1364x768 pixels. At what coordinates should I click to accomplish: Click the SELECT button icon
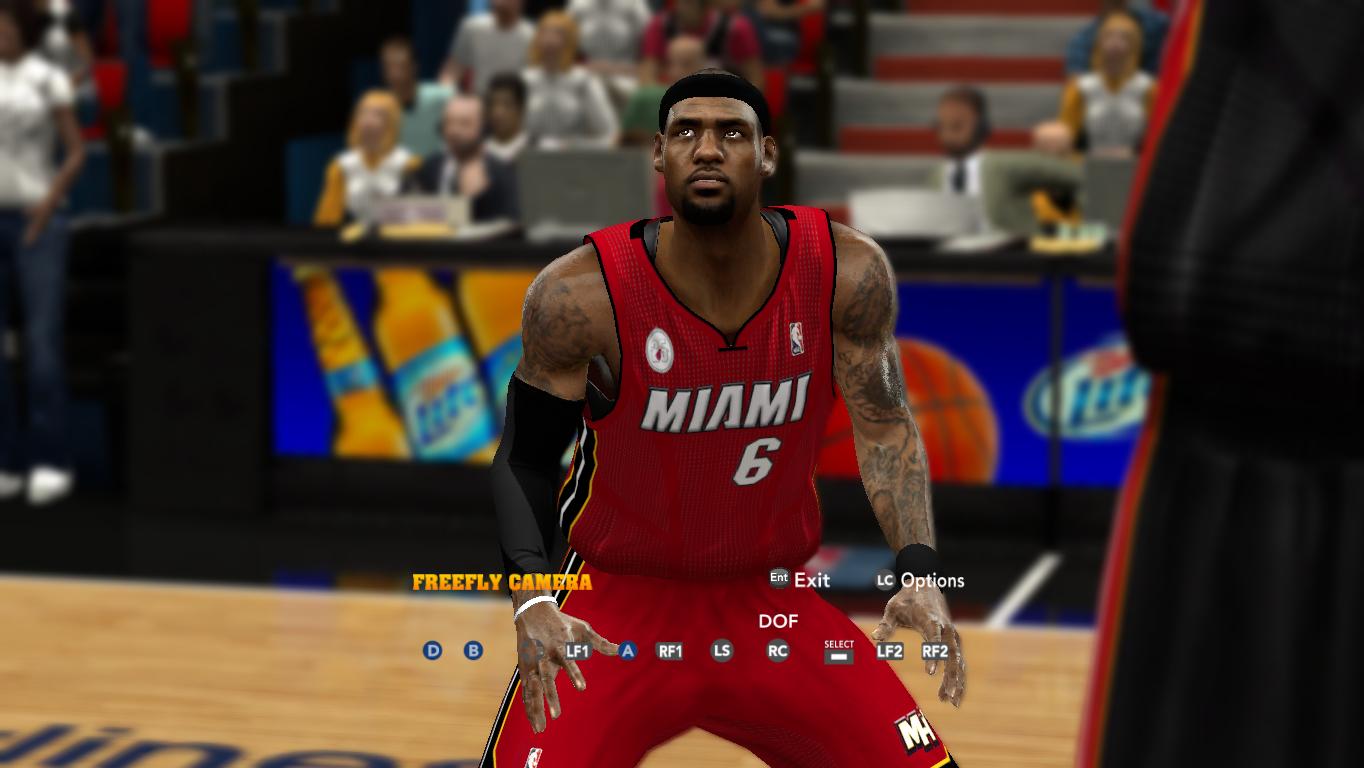(x=837, y=650)
